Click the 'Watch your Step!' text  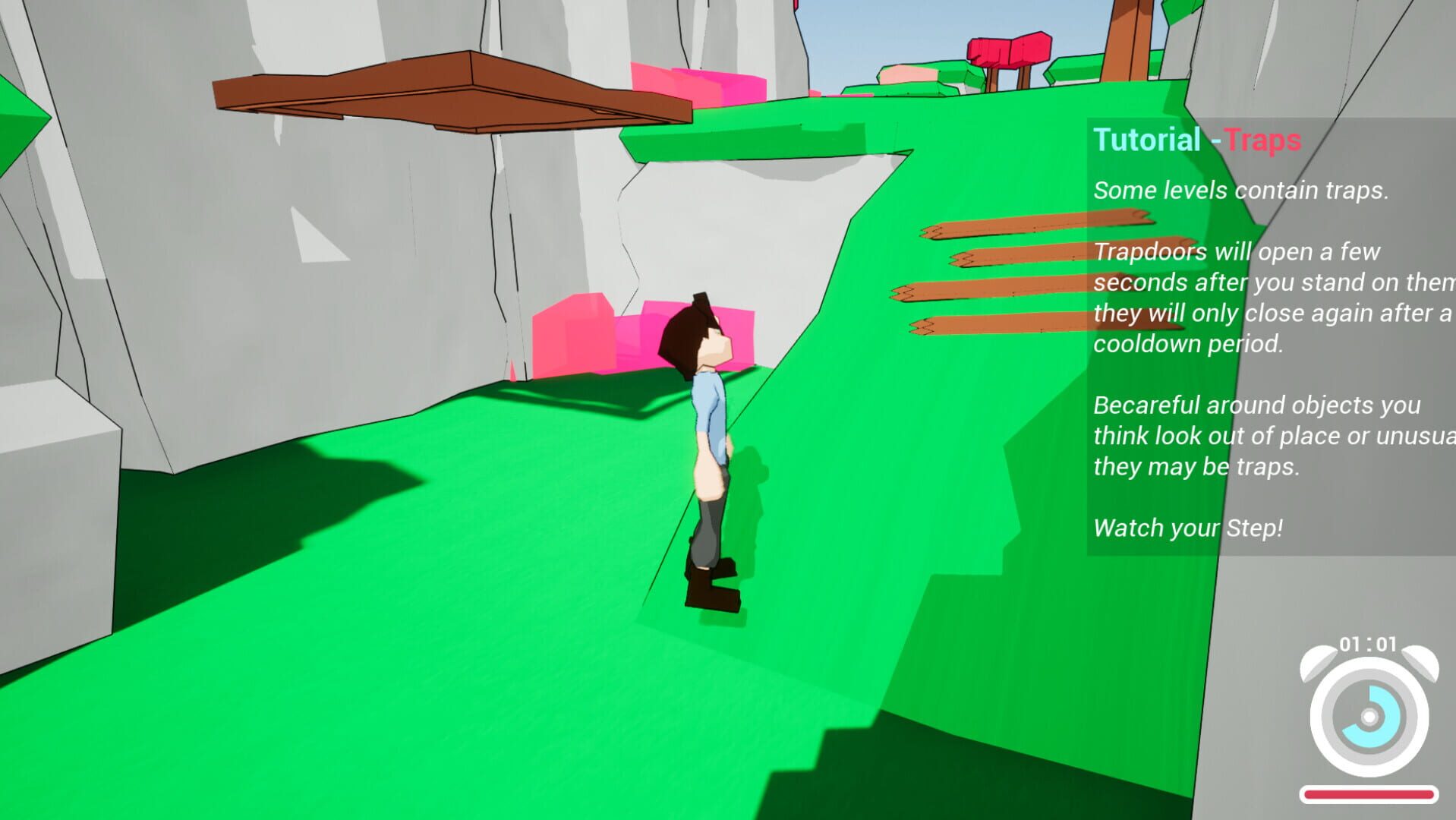coord(1188,527)
